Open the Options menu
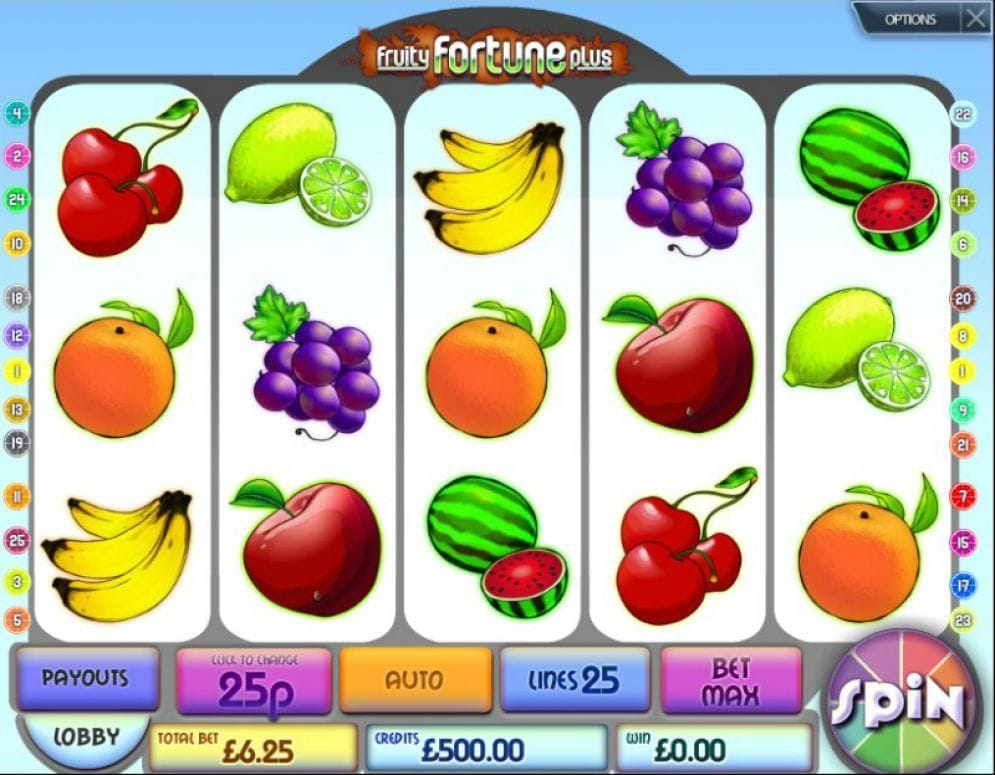This screenshot has width=995, height=775. tap(909, 19)
